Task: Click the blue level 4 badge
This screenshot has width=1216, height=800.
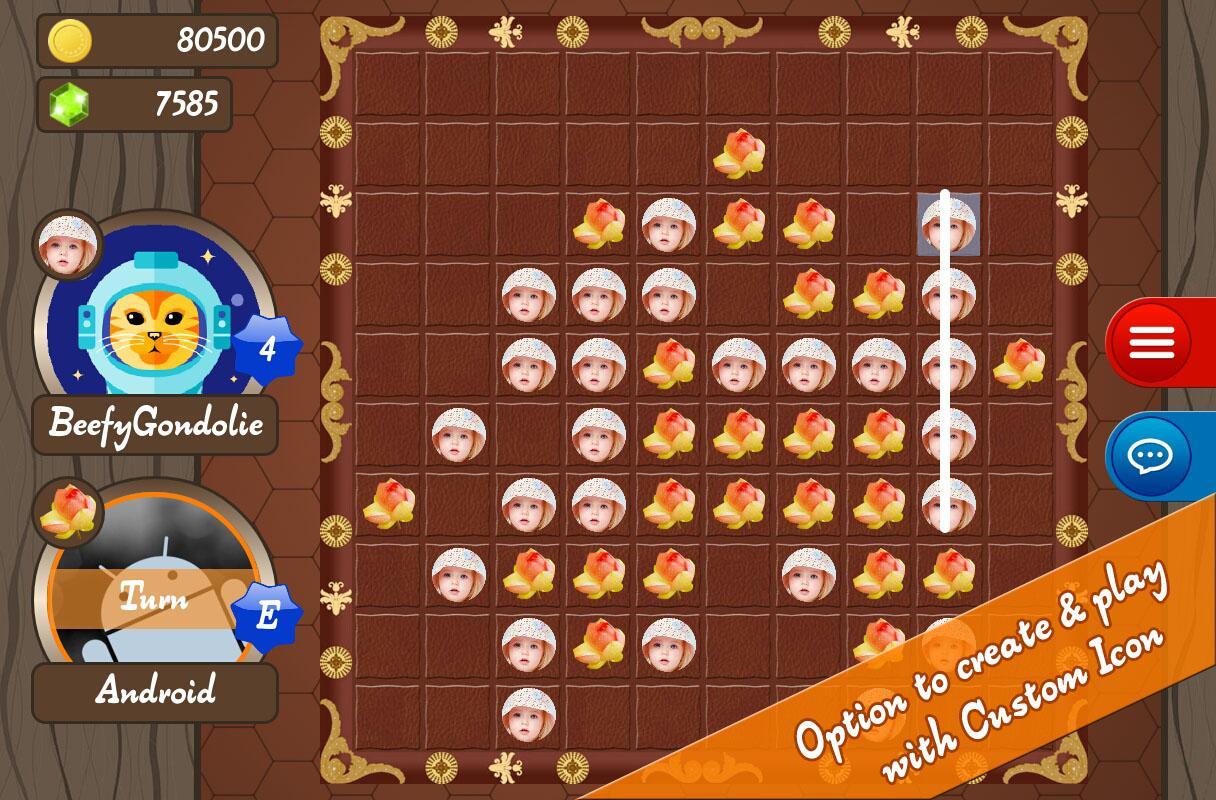Action: [267, 348]
